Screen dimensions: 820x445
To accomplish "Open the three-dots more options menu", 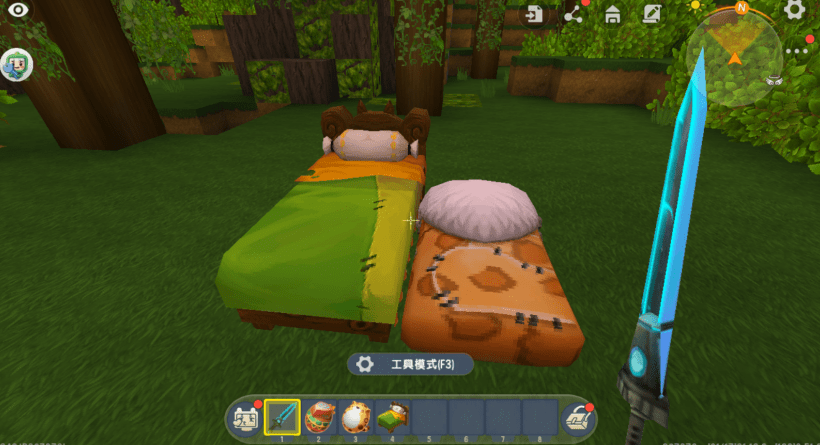I will [797, 51].
